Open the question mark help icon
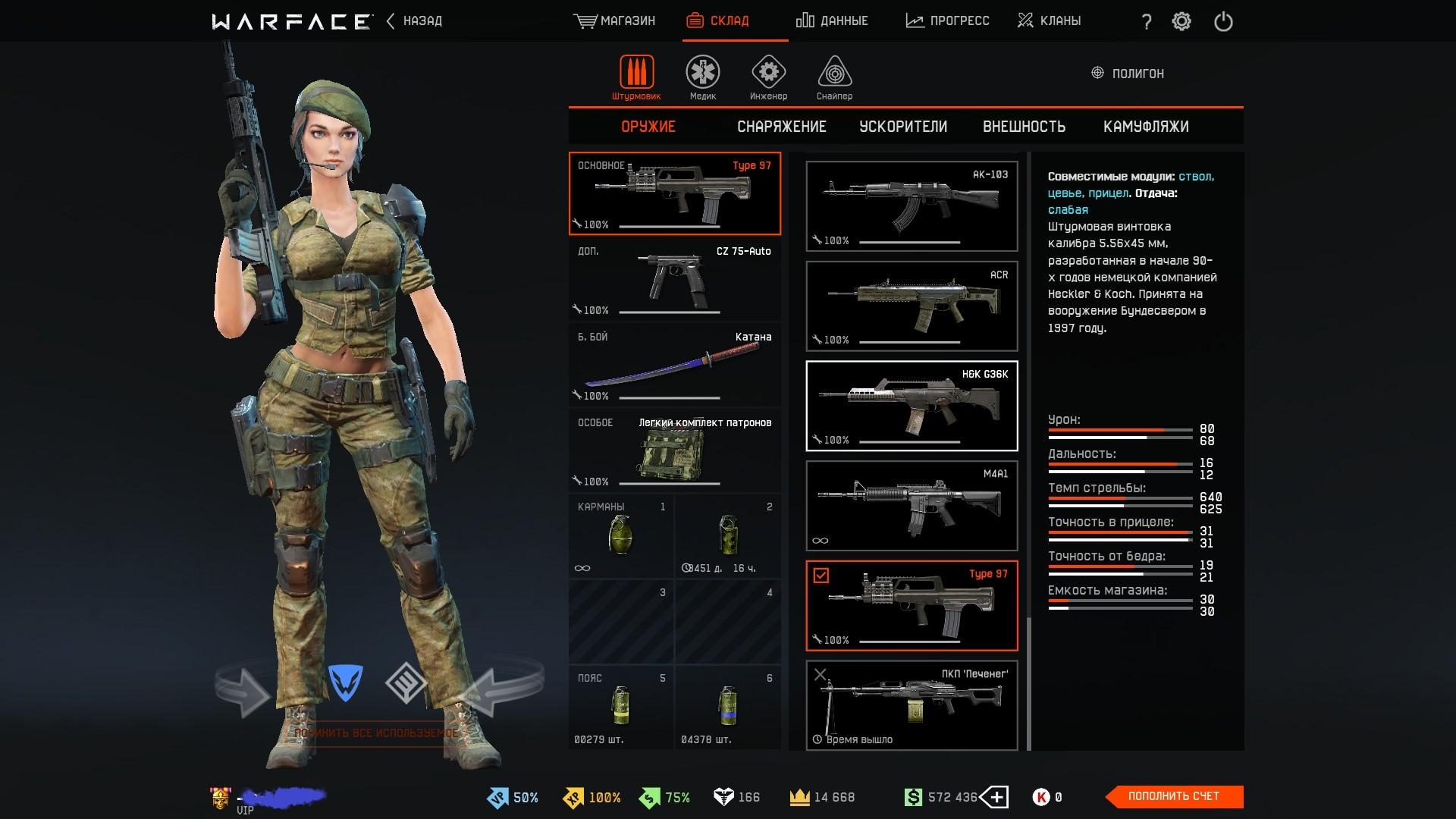Viewport: 1456px width, 819px height. (1147, 22)
